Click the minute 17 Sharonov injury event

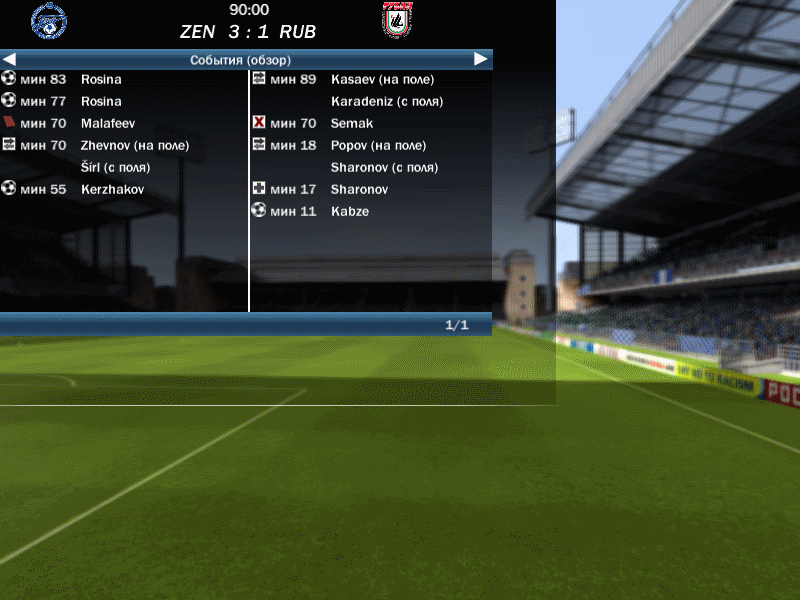359,189
